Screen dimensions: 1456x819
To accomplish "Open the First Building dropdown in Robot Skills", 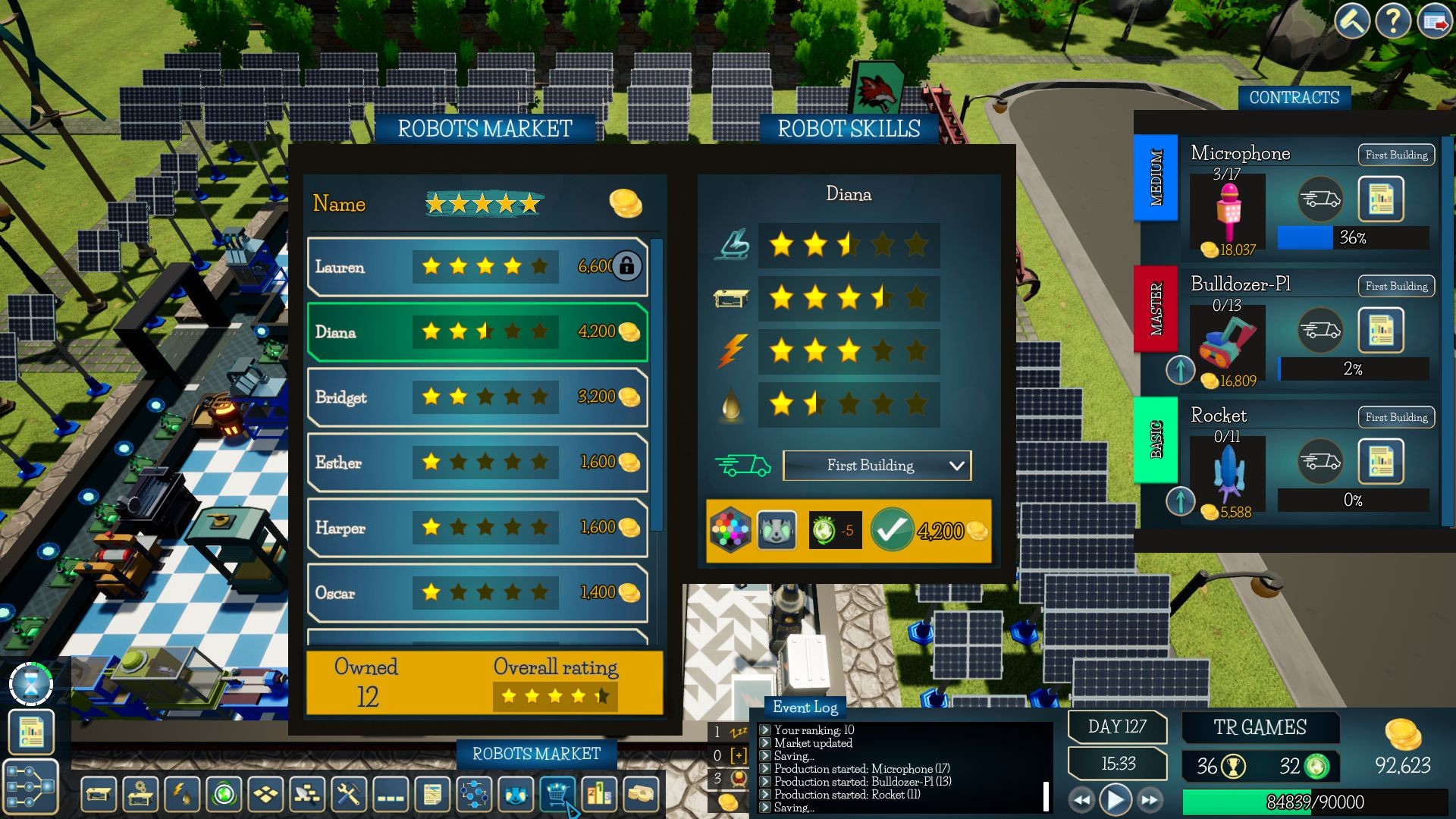I will click(876, 465).
